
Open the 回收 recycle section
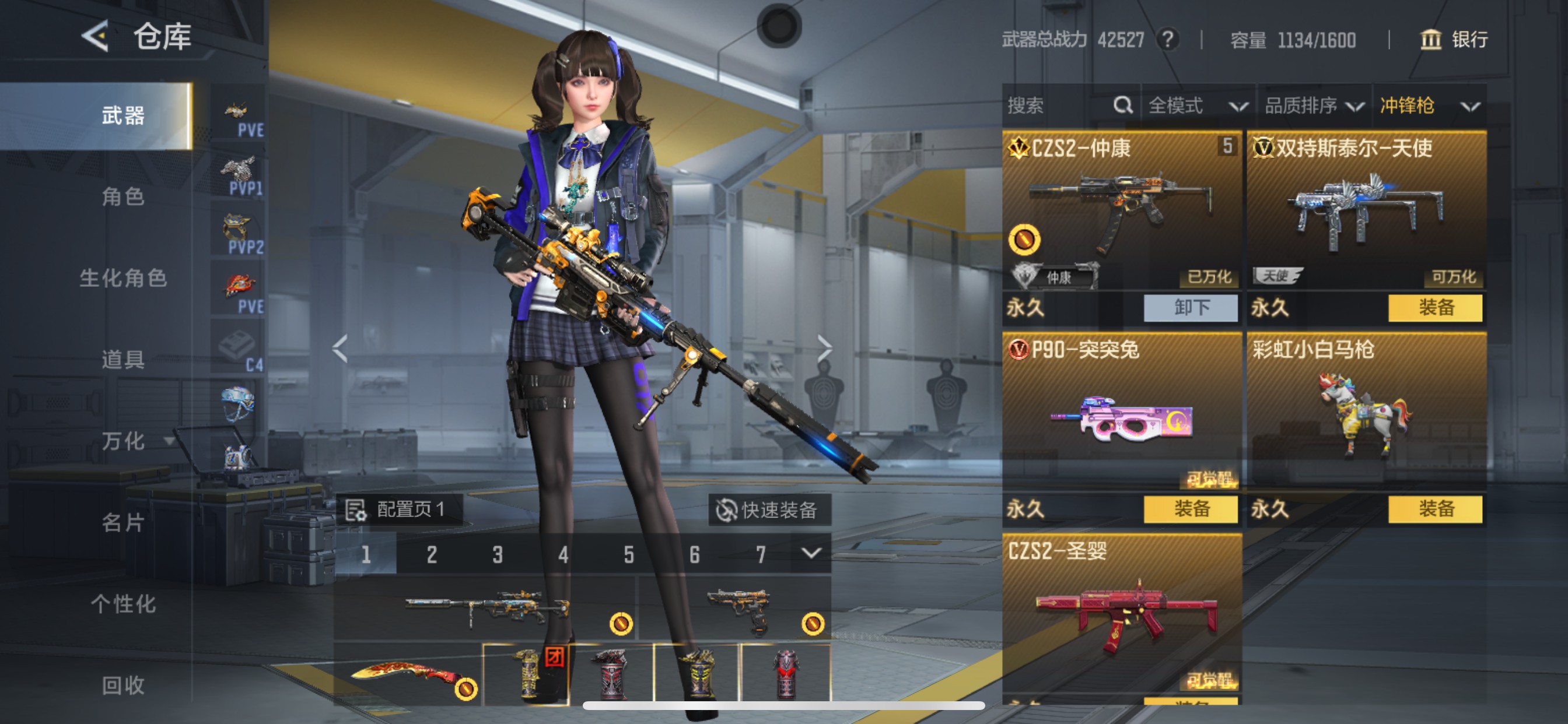click(x=123, y=685)
